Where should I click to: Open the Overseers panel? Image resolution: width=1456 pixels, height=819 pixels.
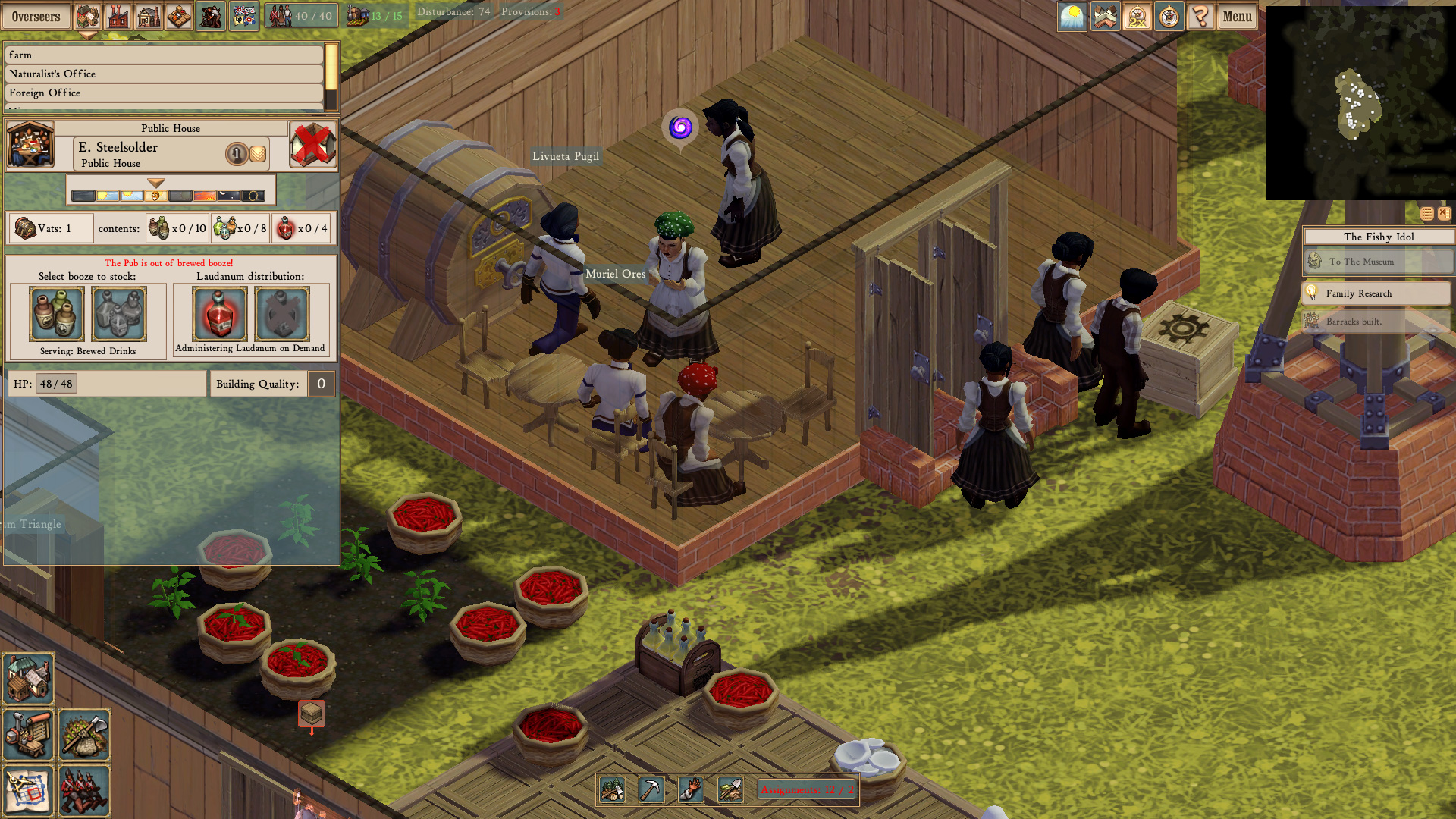pos(37,15)
